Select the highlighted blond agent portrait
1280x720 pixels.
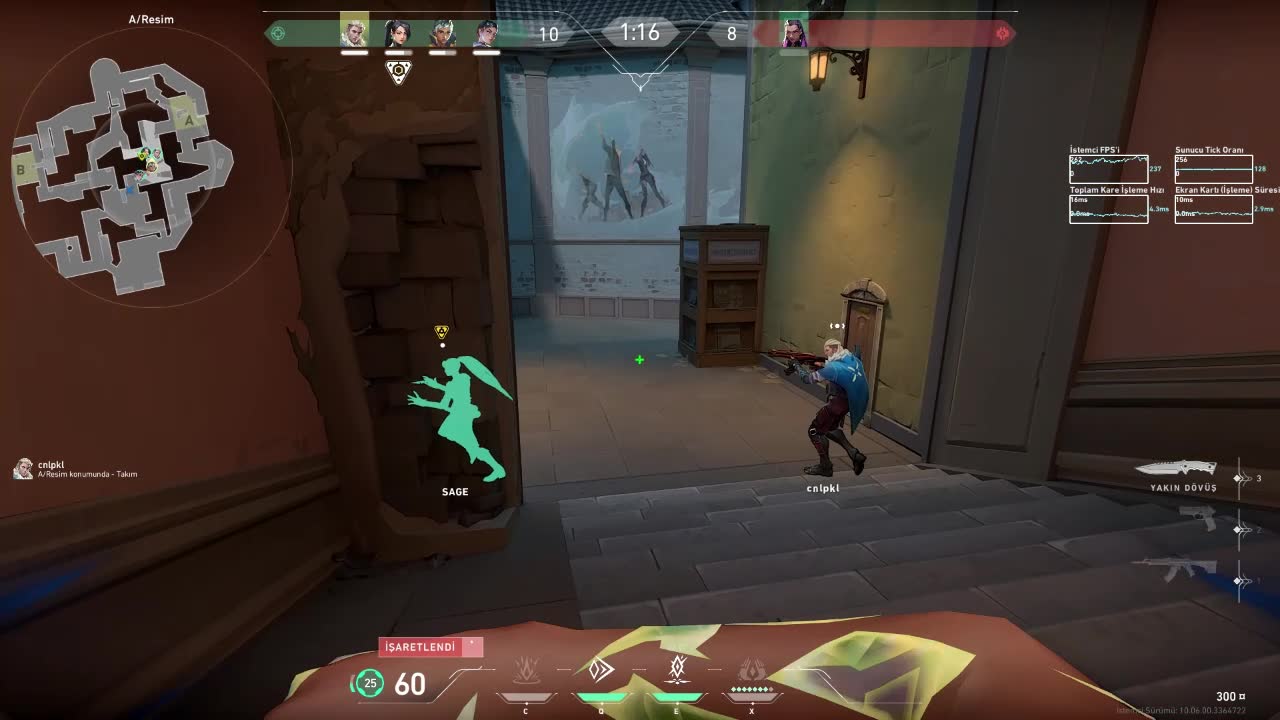pyautogui.click(x=354, y=32)
